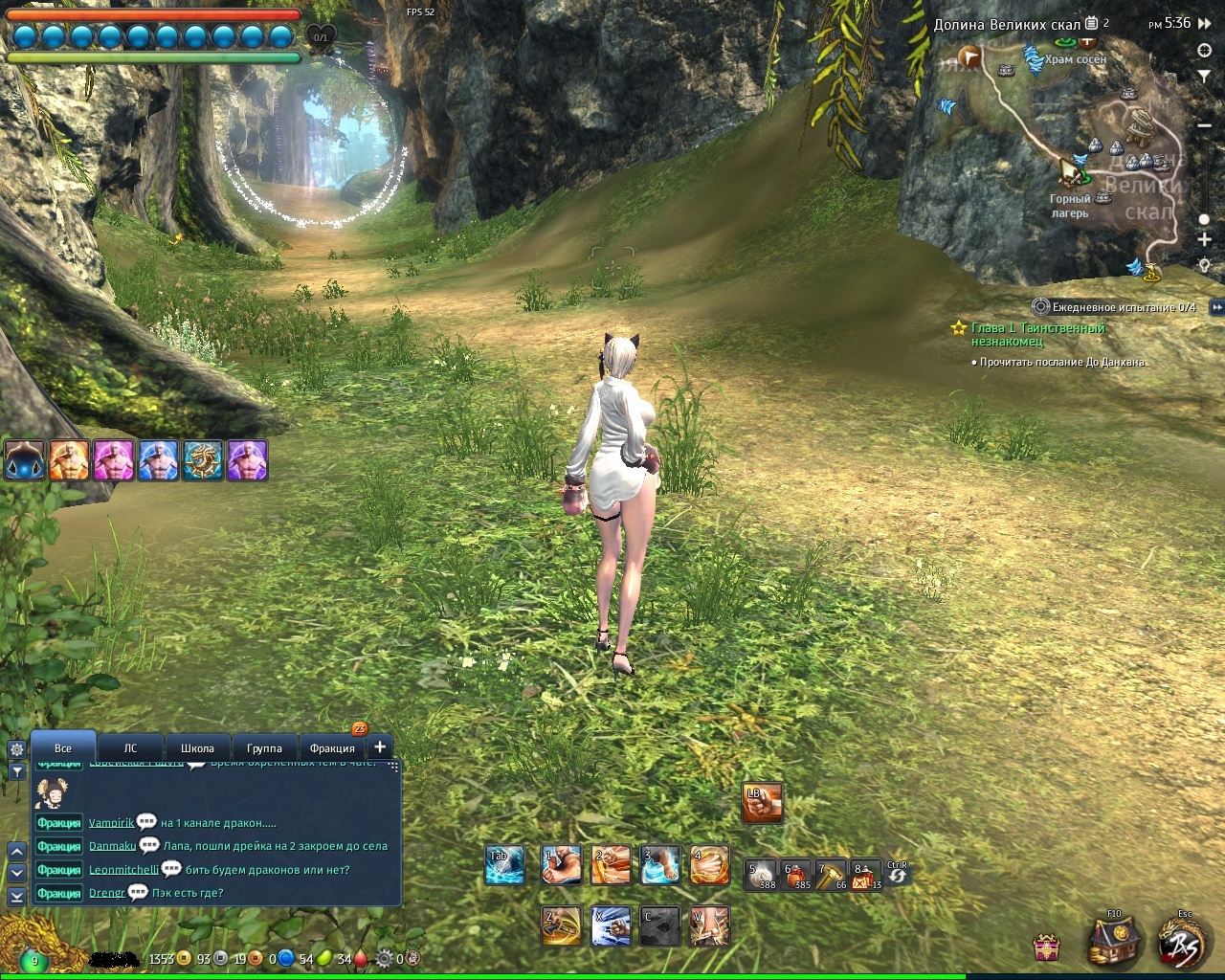Switch to the Фракция chat tab
This screenshot has height=980, width=1225.
pos(332,747)
